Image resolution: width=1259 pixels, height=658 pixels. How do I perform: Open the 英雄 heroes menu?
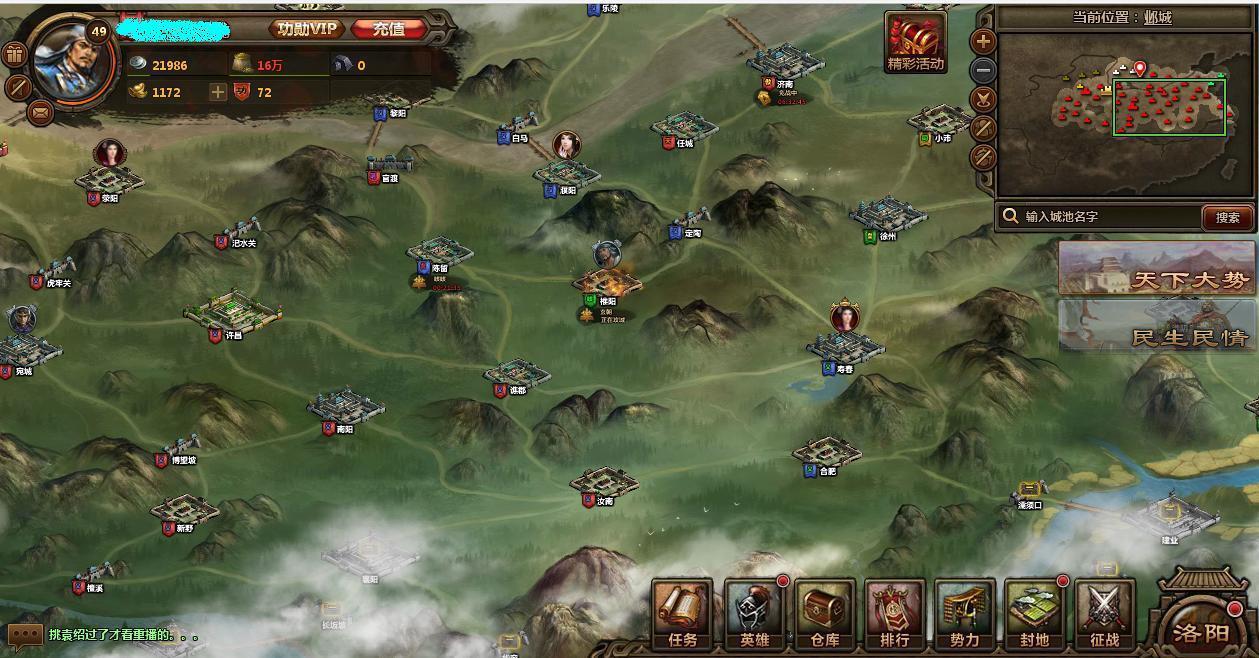tap(754, 612)
